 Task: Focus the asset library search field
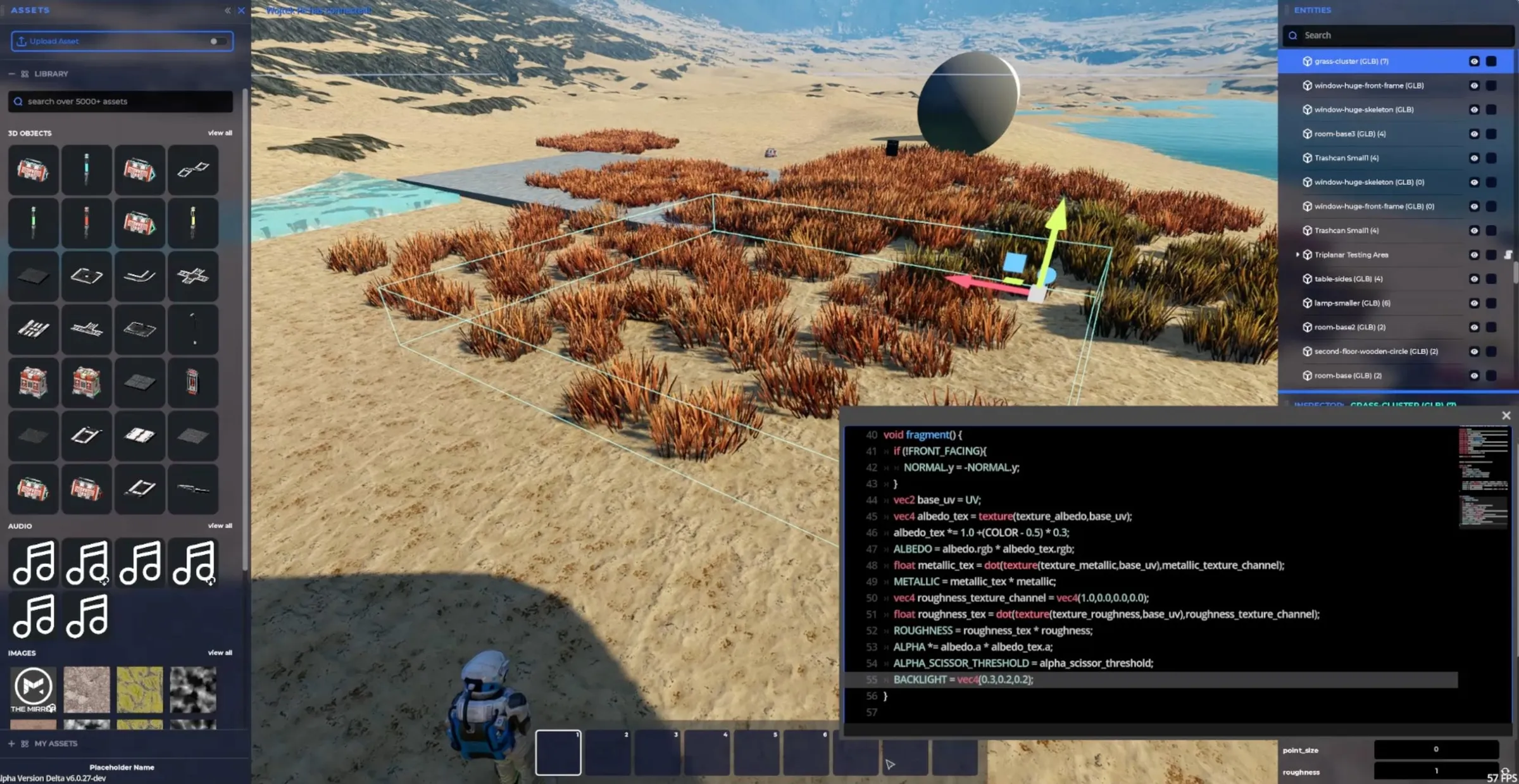tap(120, 101)
